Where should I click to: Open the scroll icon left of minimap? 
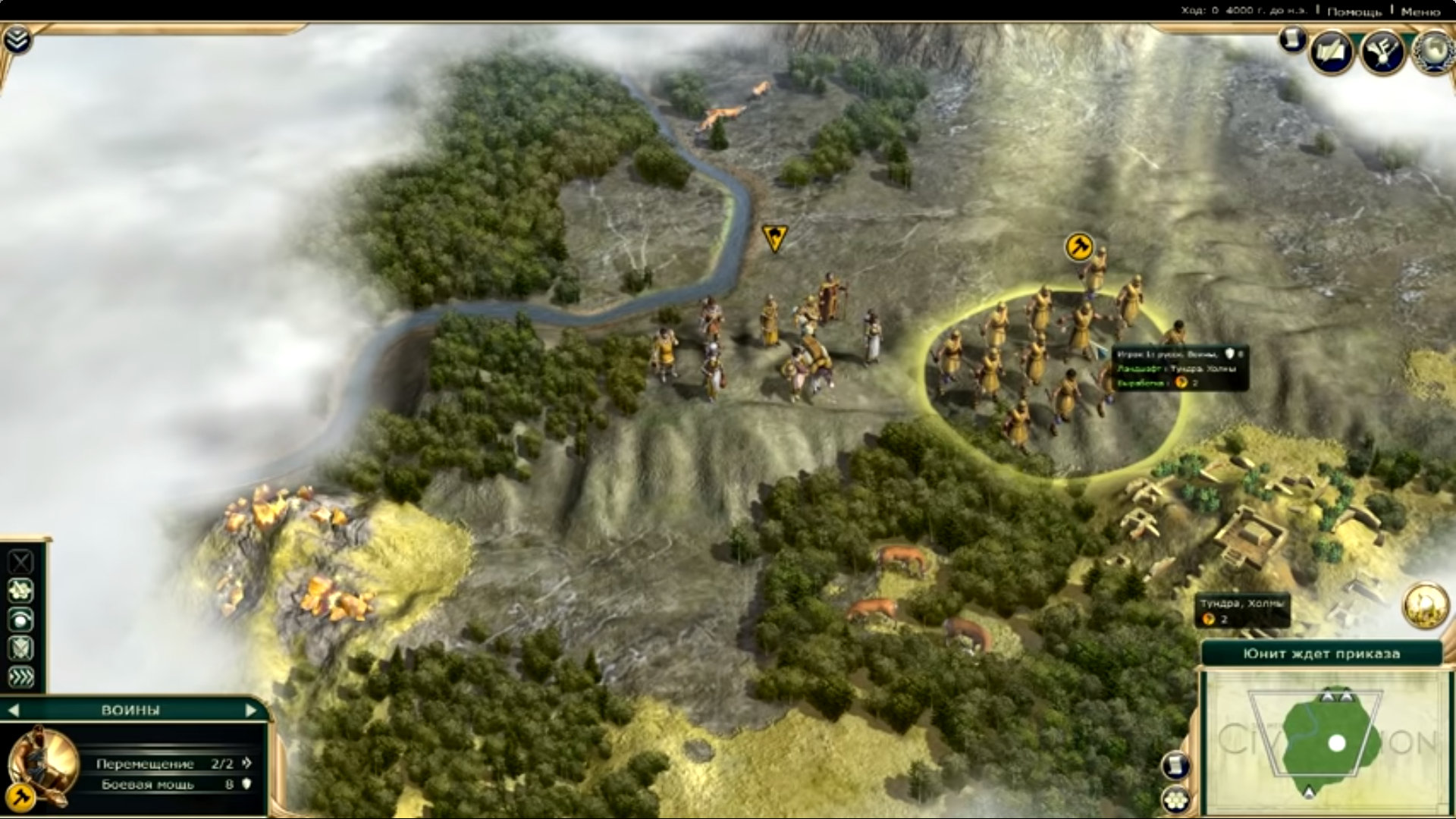1175,764
